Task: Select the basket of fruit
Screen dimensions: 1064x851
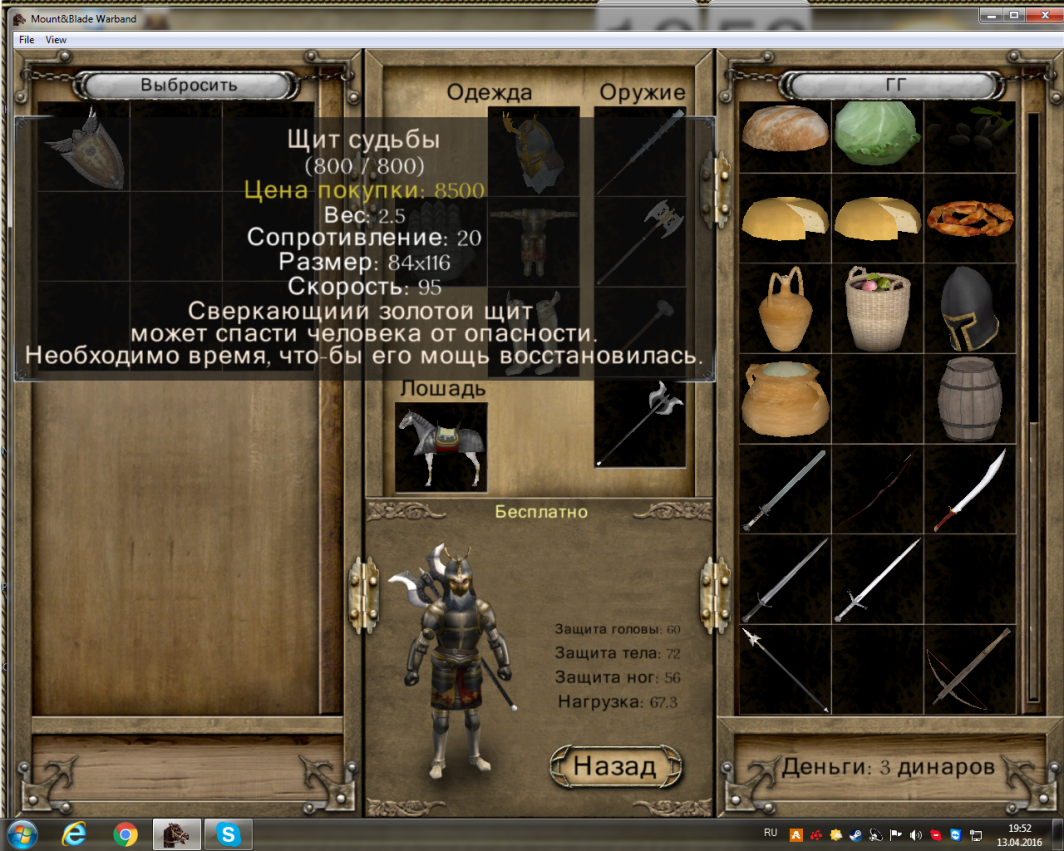Action: point(876,307)
